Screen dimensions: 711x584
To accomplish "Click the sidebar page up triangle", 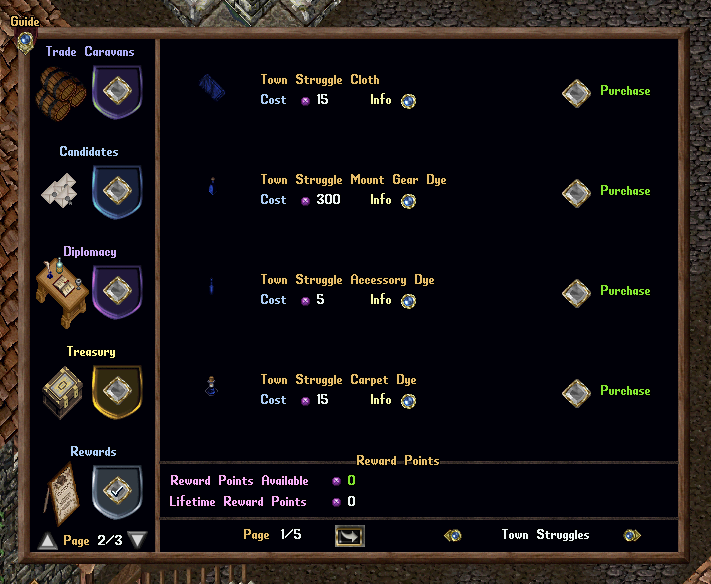I will tap(47, 541).
